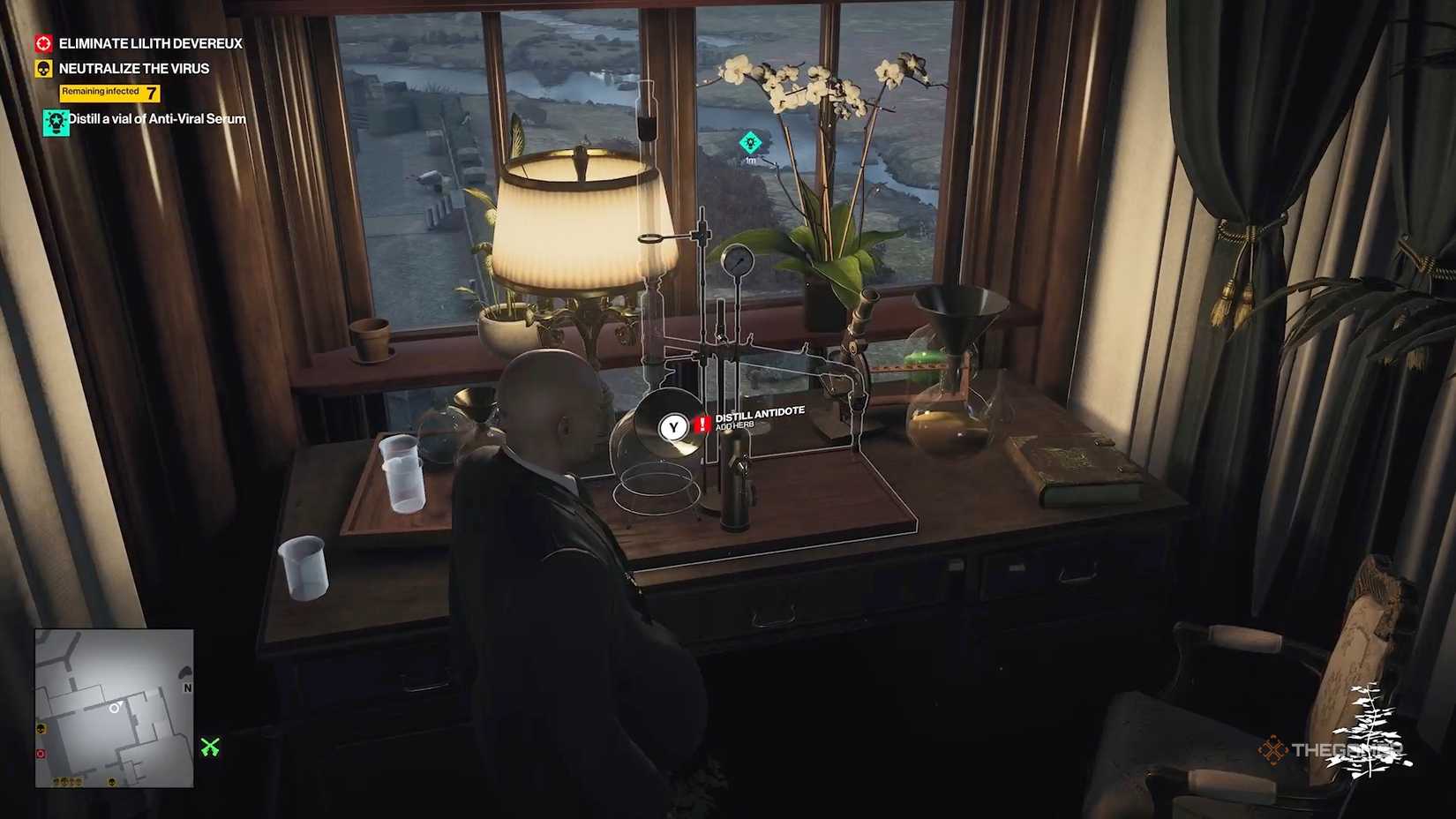Click the N compass indicator on the minimap
Viewport: 1456px width, 819px height.
[x=186, y=687]
